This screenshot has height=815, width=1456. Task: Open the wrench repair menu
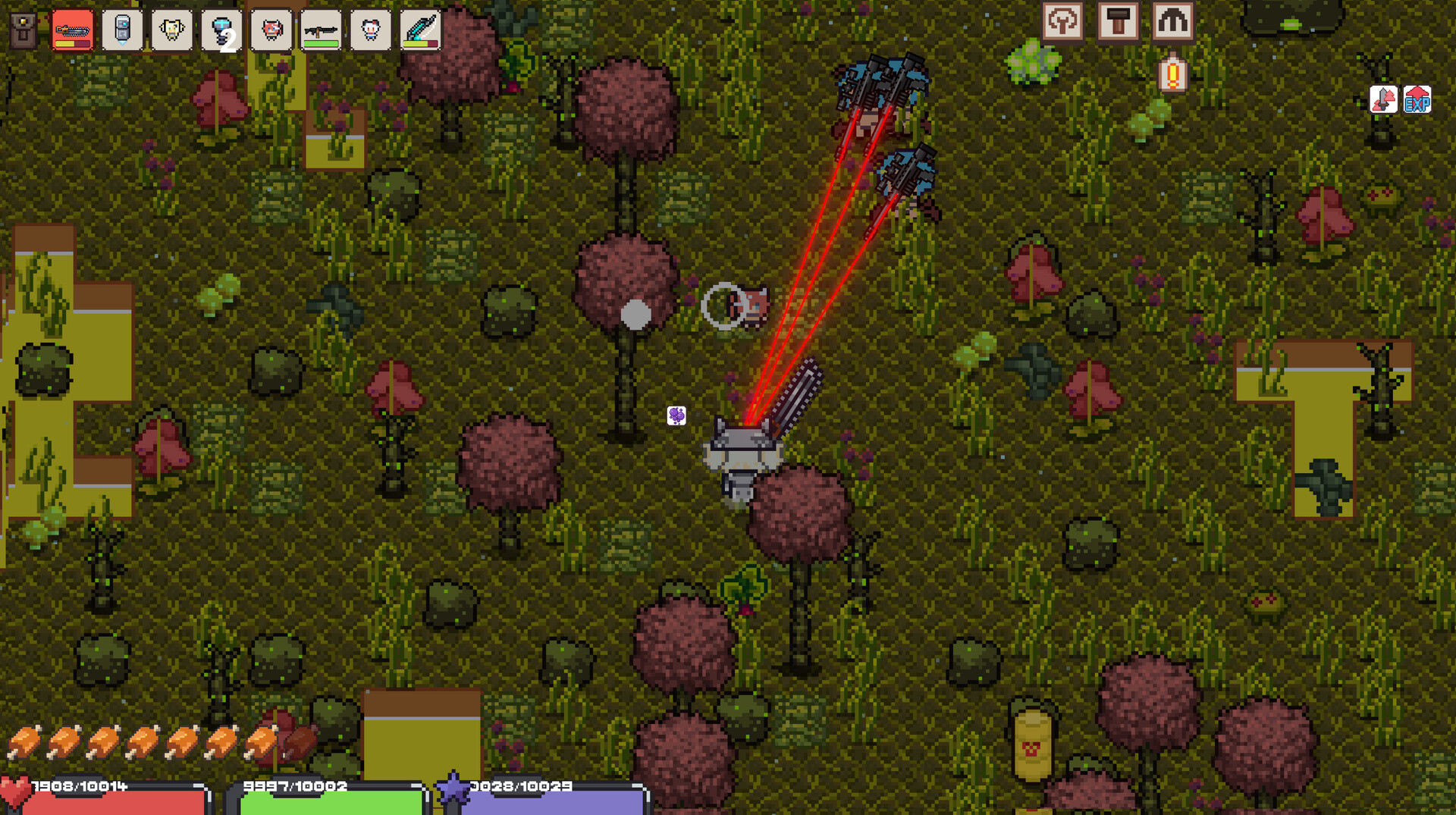click(x=1063, y=21)
